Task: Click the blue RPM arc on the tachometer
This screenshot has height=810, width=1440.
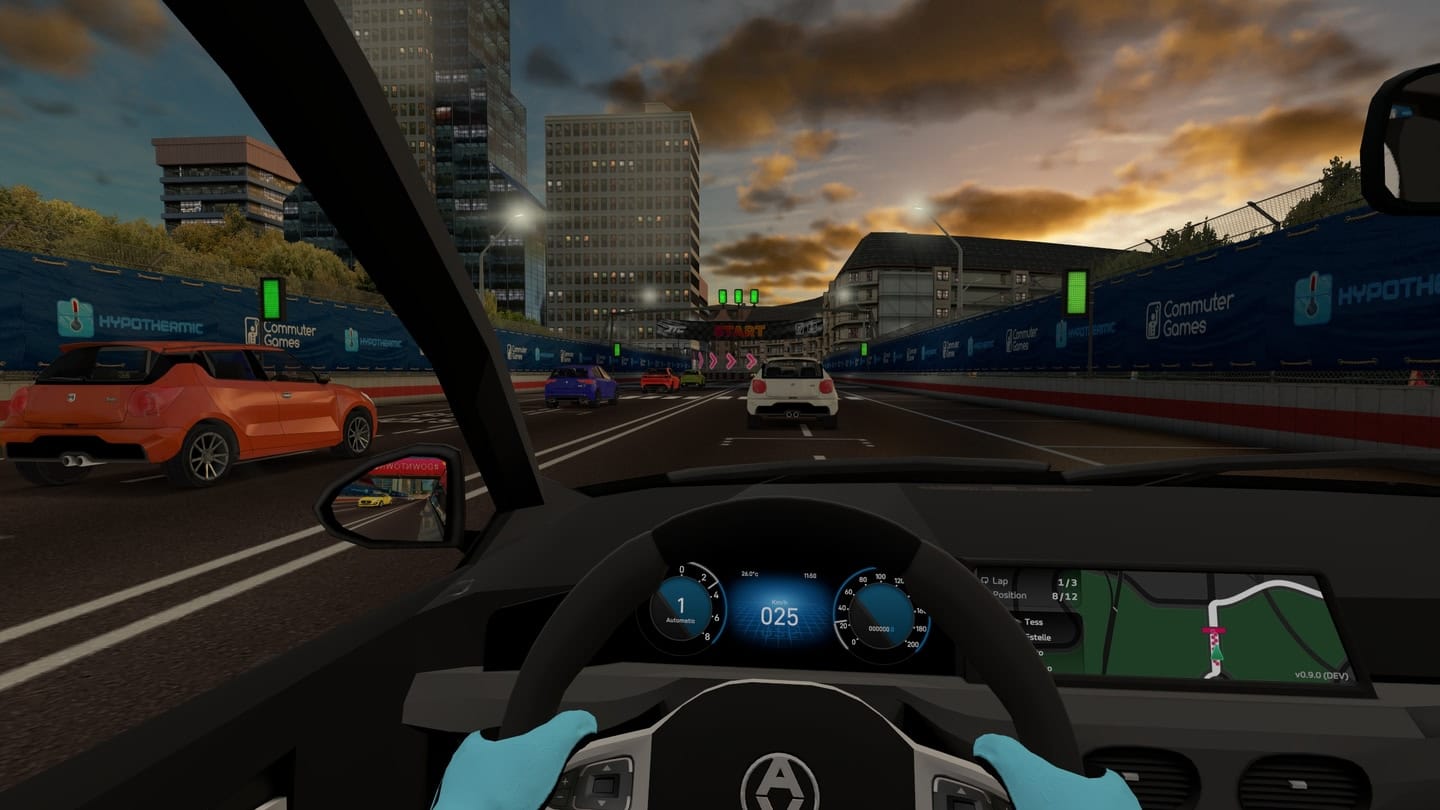Action: pyautogui.click(x=724, y=612)
